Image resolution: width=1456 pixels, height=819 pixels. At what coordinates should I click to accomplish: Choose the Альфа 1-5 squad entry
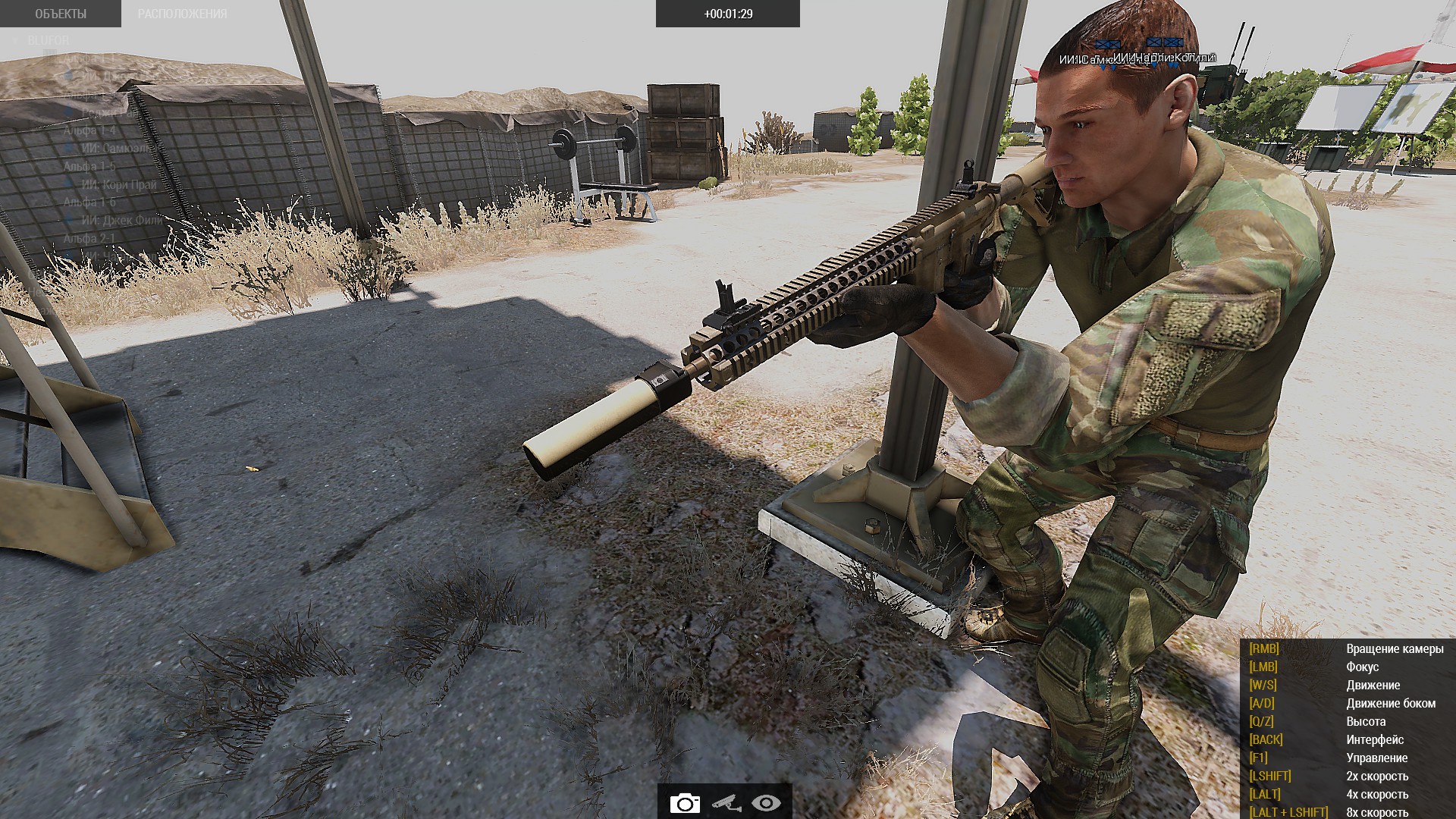point(89,166)
